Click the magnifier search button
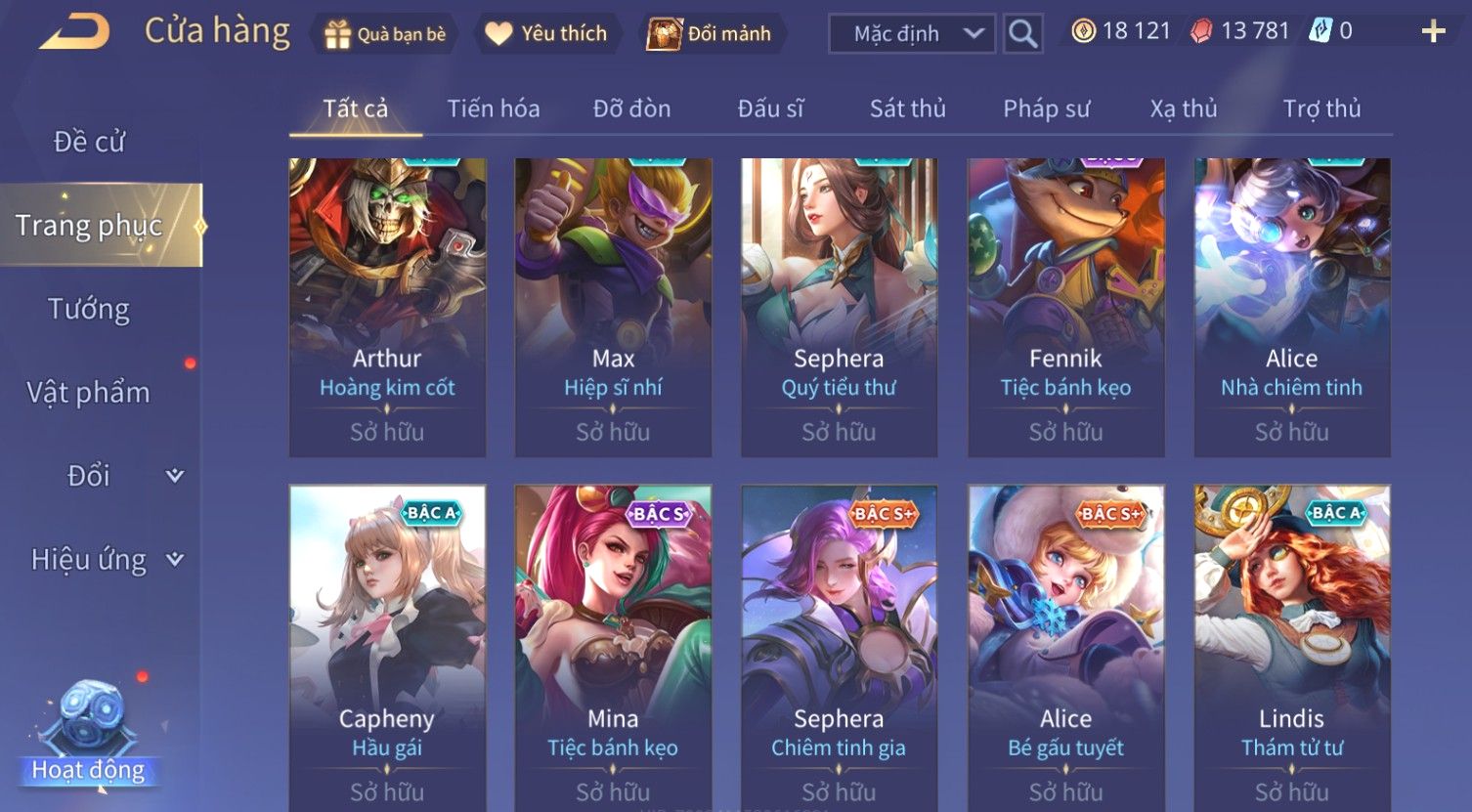Image resolution: width=1472 pixels, height=812 pixels. (1022, 34)
